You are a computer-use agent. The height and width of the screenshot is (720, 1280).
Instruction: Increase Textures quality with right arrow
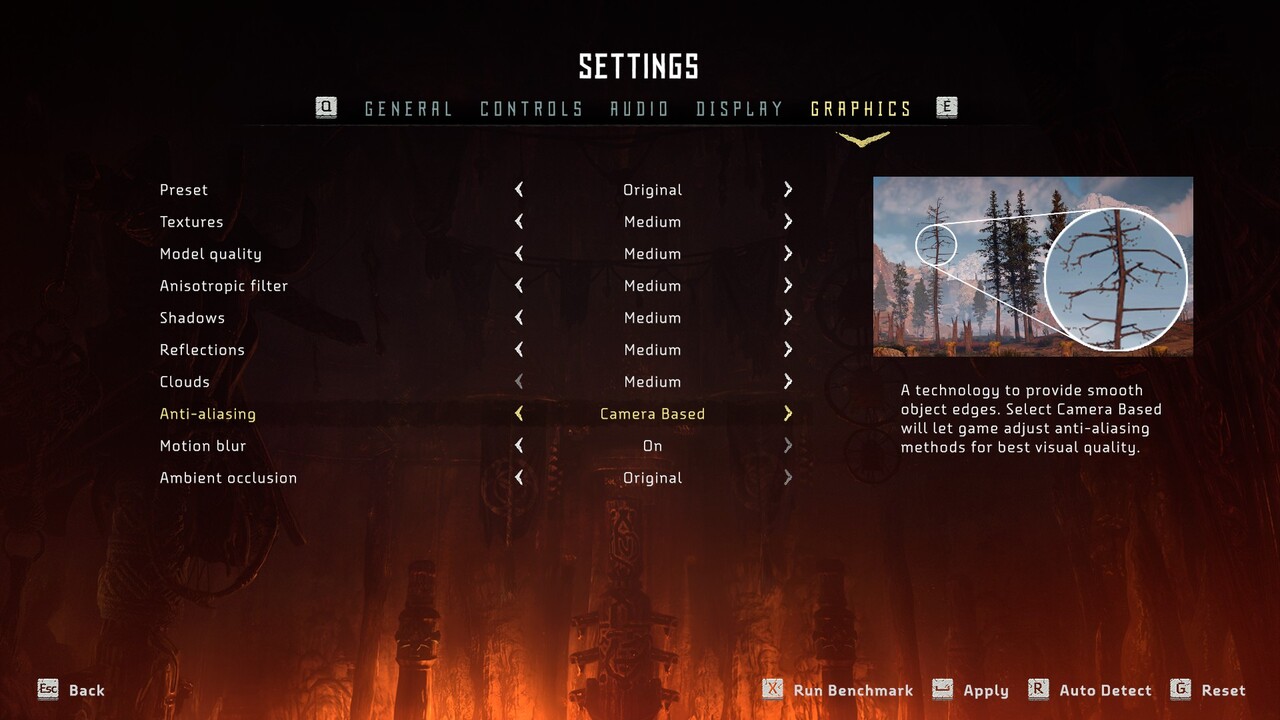coord(788,222)
